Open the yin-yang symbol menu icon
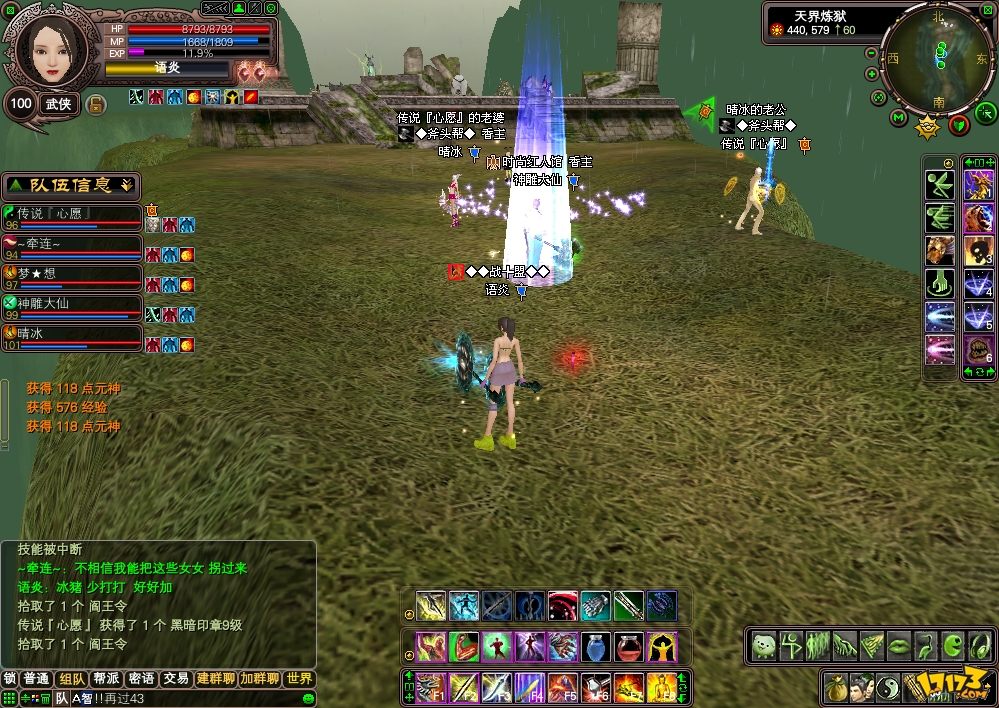The image size is (999, 708). pos(889,688)
